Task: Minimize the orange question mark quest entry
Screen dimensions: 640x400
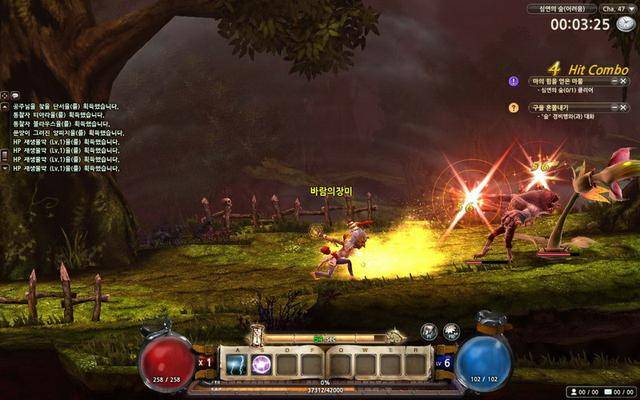Action: [x=613, y=107]
